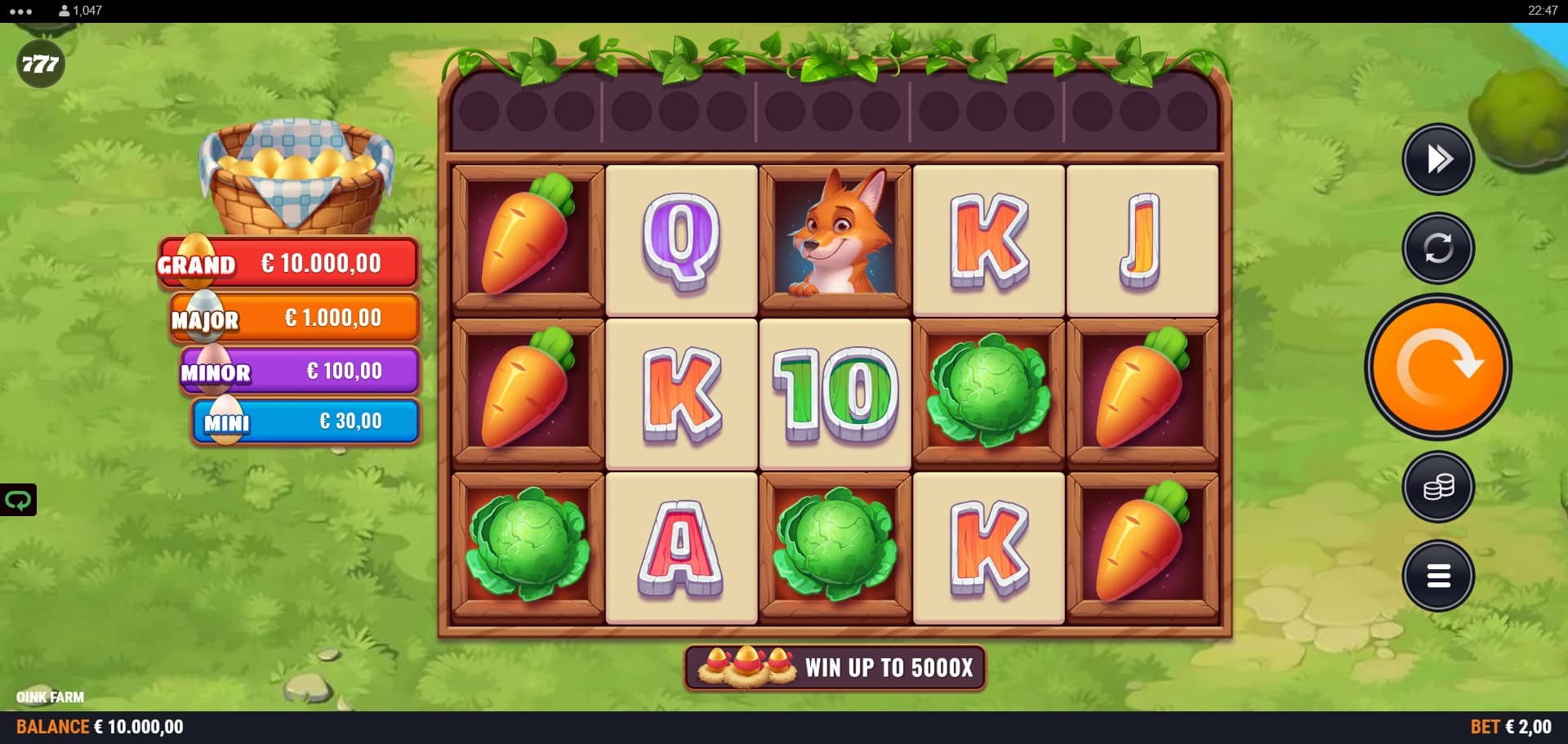Select the Major jackpot banner
1568x744 pixels.
tap(296, 318)
